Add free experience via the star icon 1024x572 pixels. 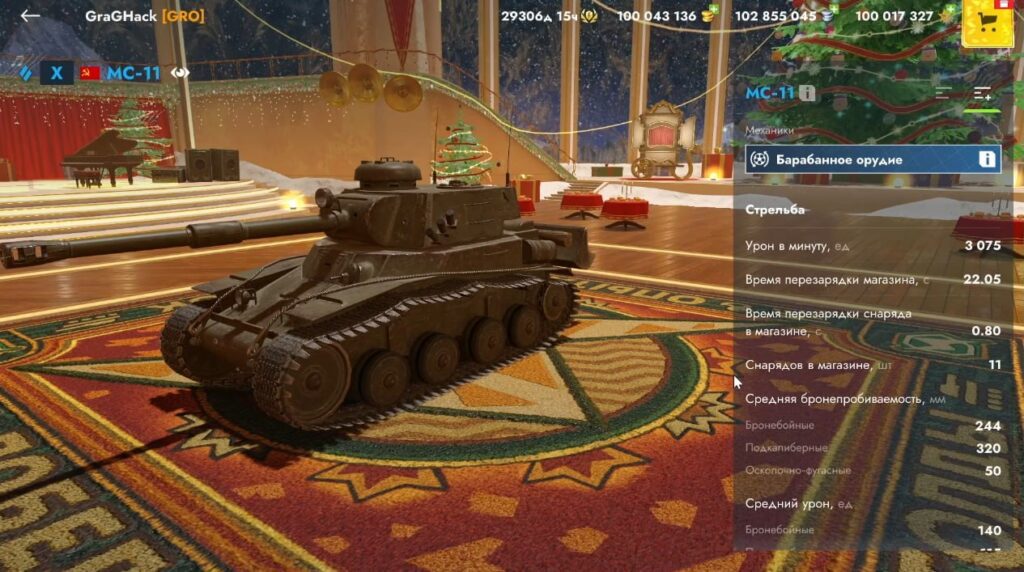[945, 16]
